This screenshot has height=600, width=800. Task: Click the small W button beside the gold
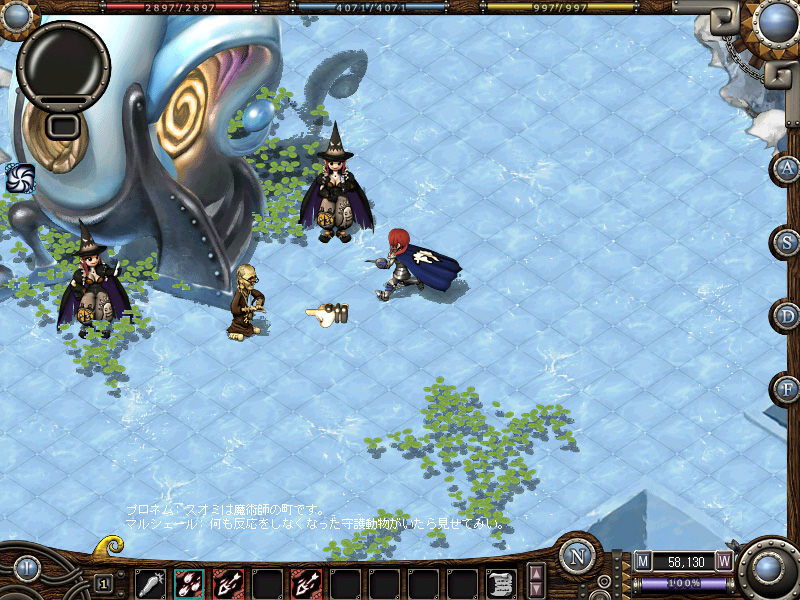[x=724, y=562]
